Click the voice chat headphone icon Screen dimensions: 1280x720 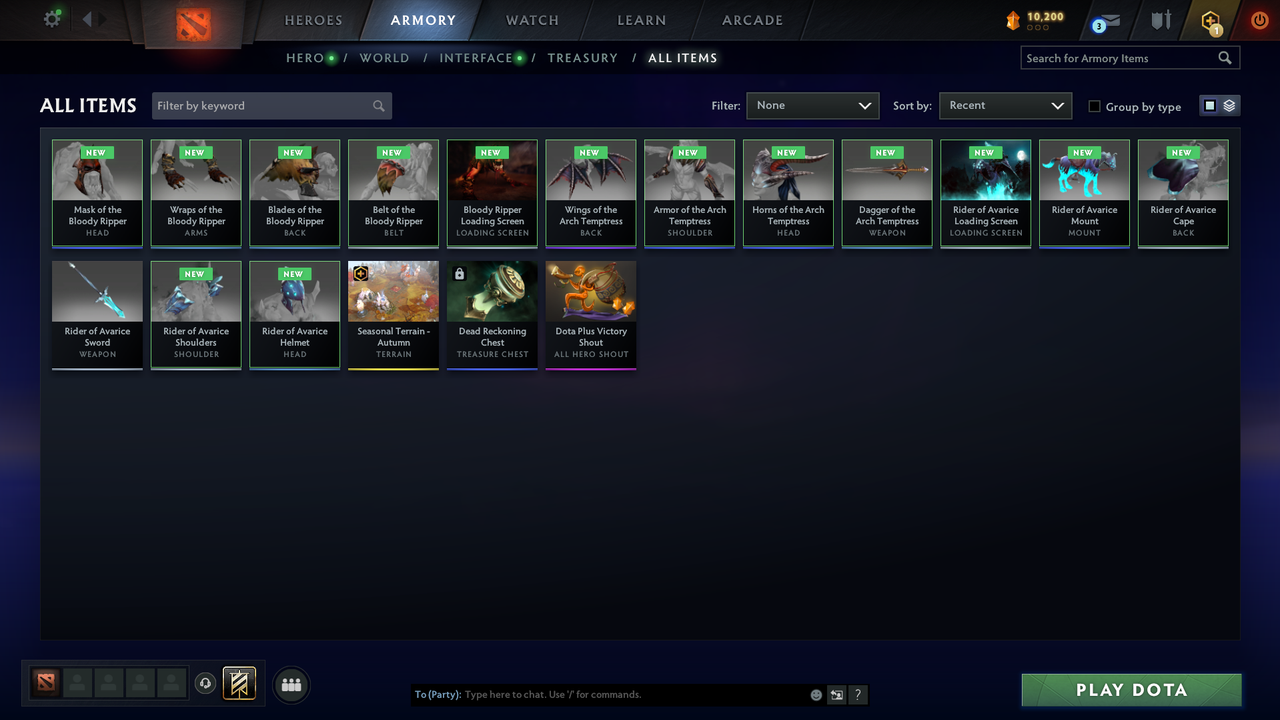(206, 683)
